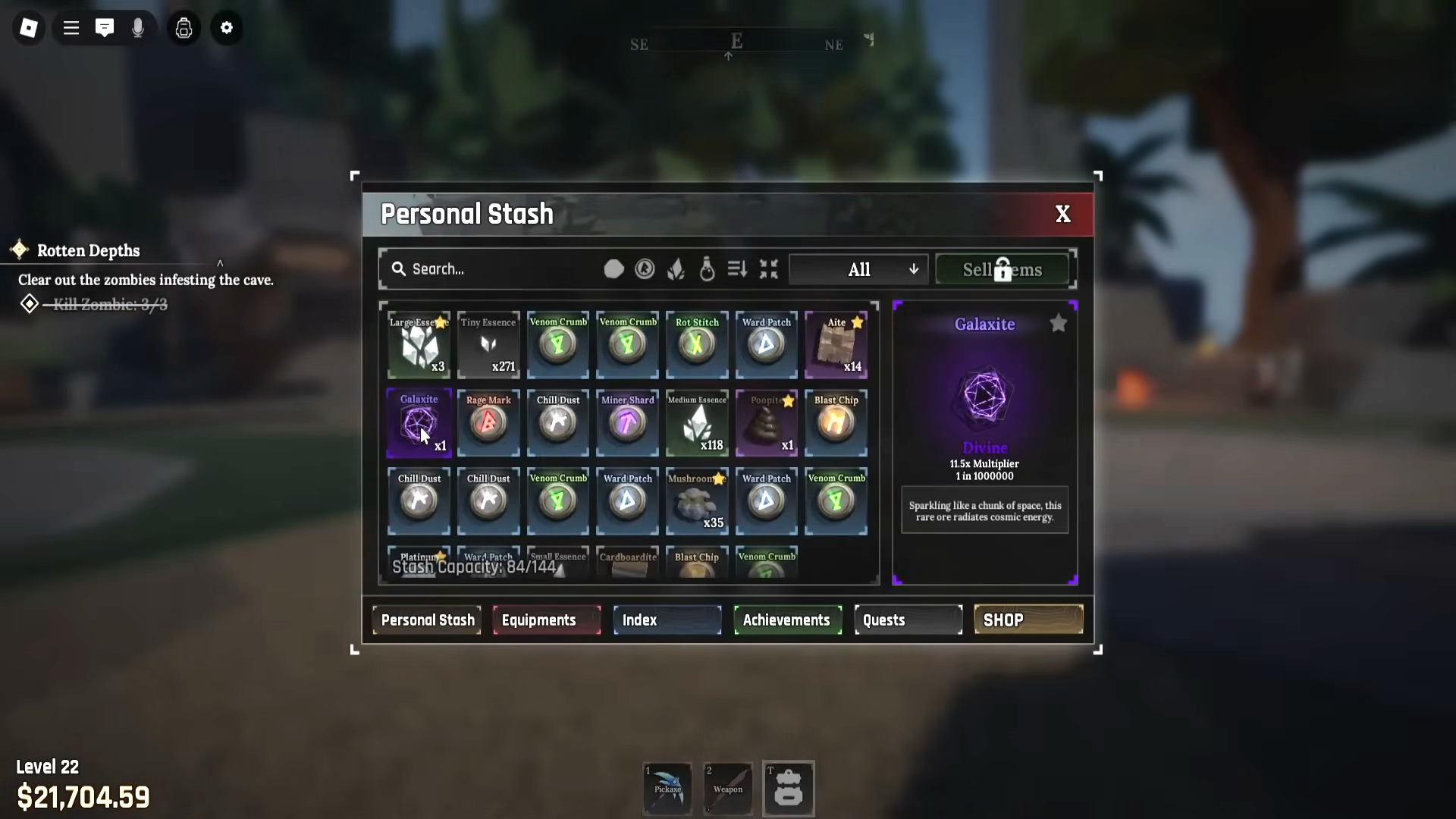The width and height of the screenshot is (1456, 819).
Task: Click the potion flask filter icon
Action: [x=706, y=269]
